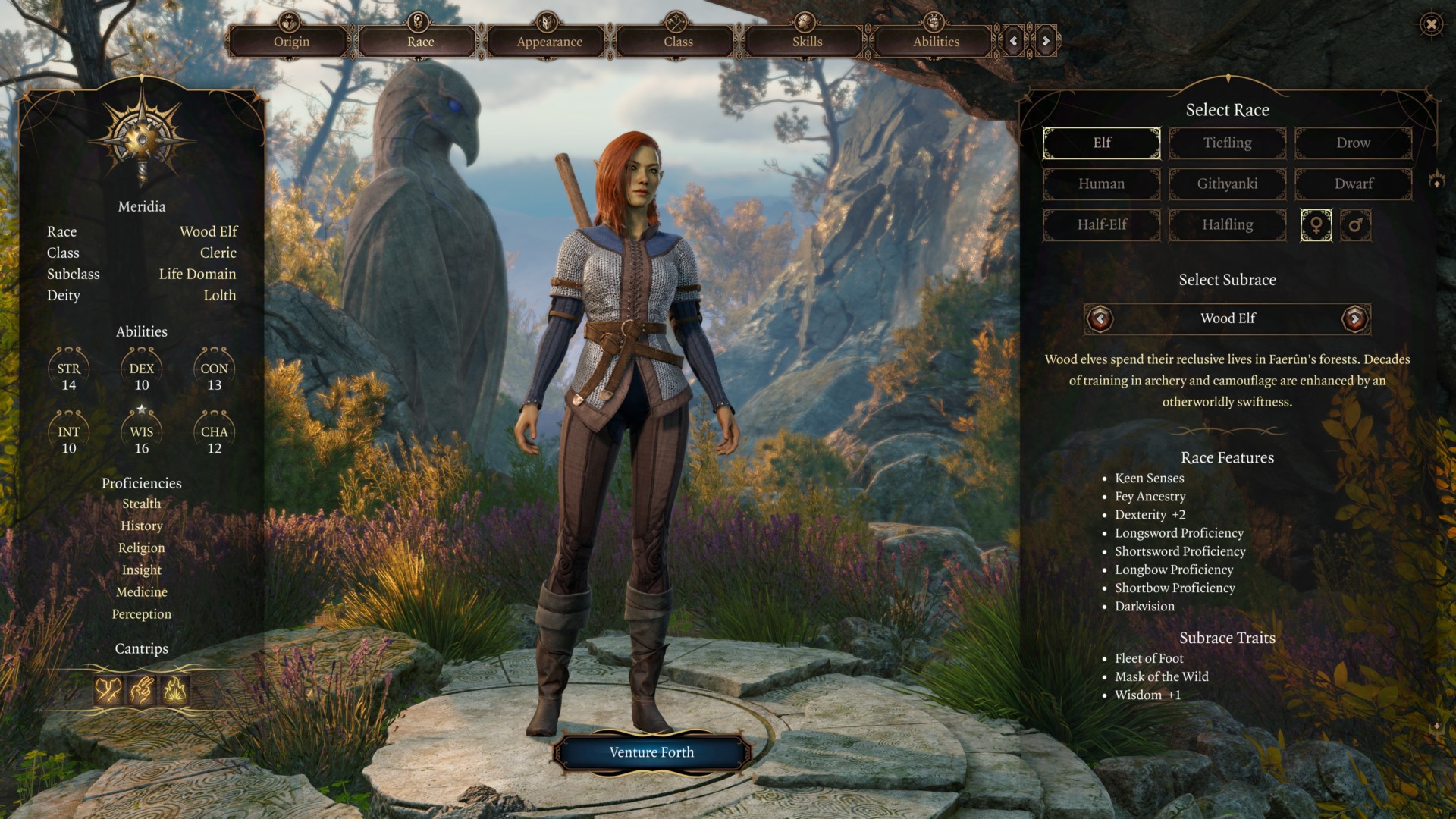Select the Dwarf race
Screen dimensions: 1456x819
pos(1353,184)
